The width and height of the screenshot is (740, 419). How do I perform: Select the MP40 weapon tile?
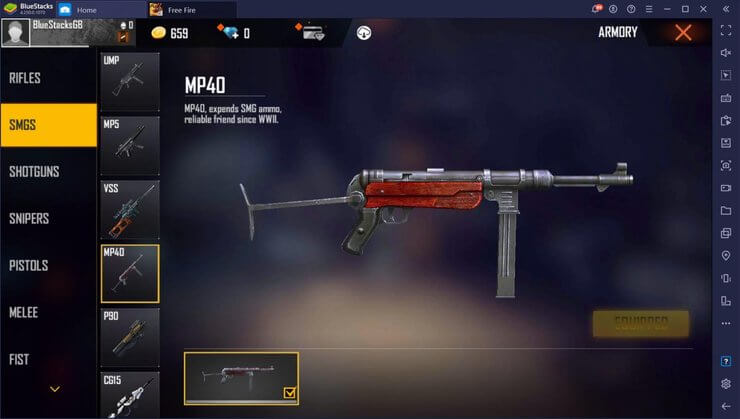[130, 273]
